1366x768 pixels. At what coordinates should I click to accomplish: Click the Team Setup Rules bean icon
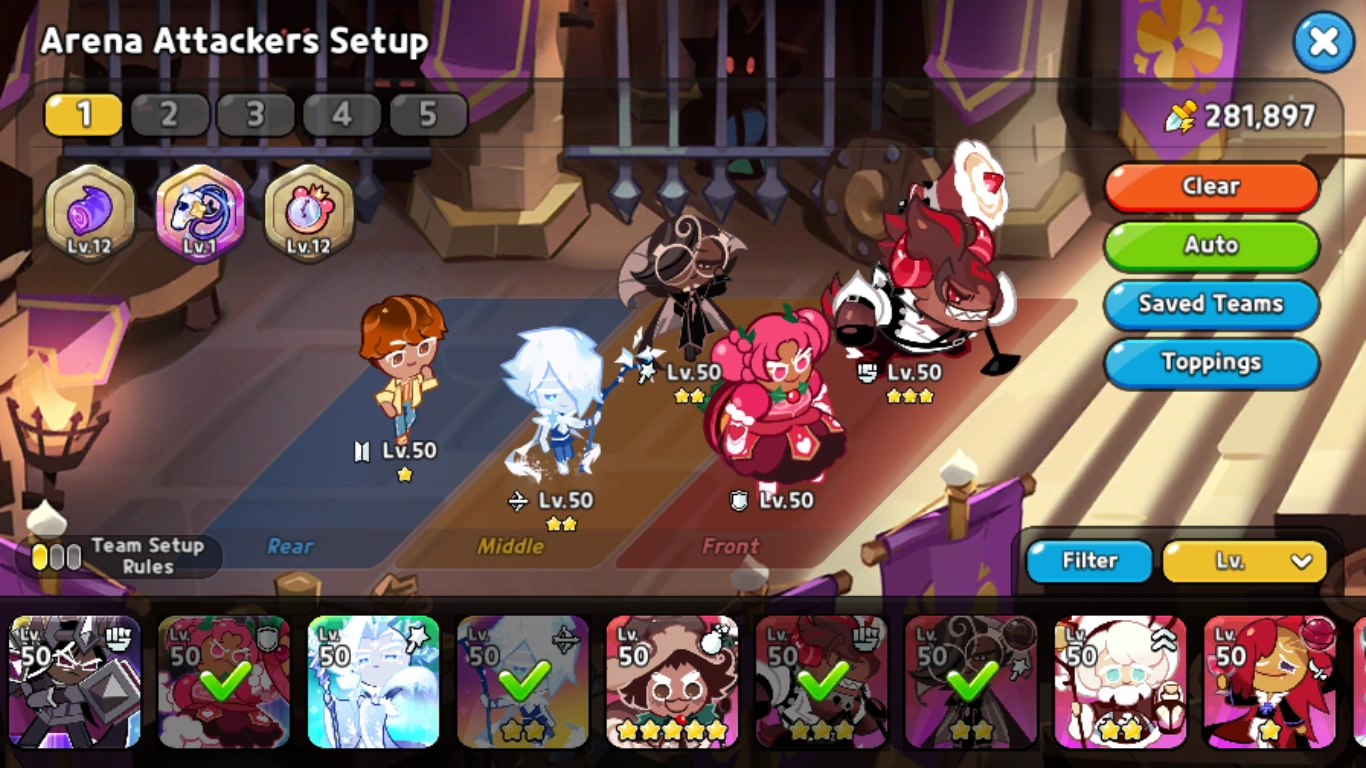coord(57,553)
